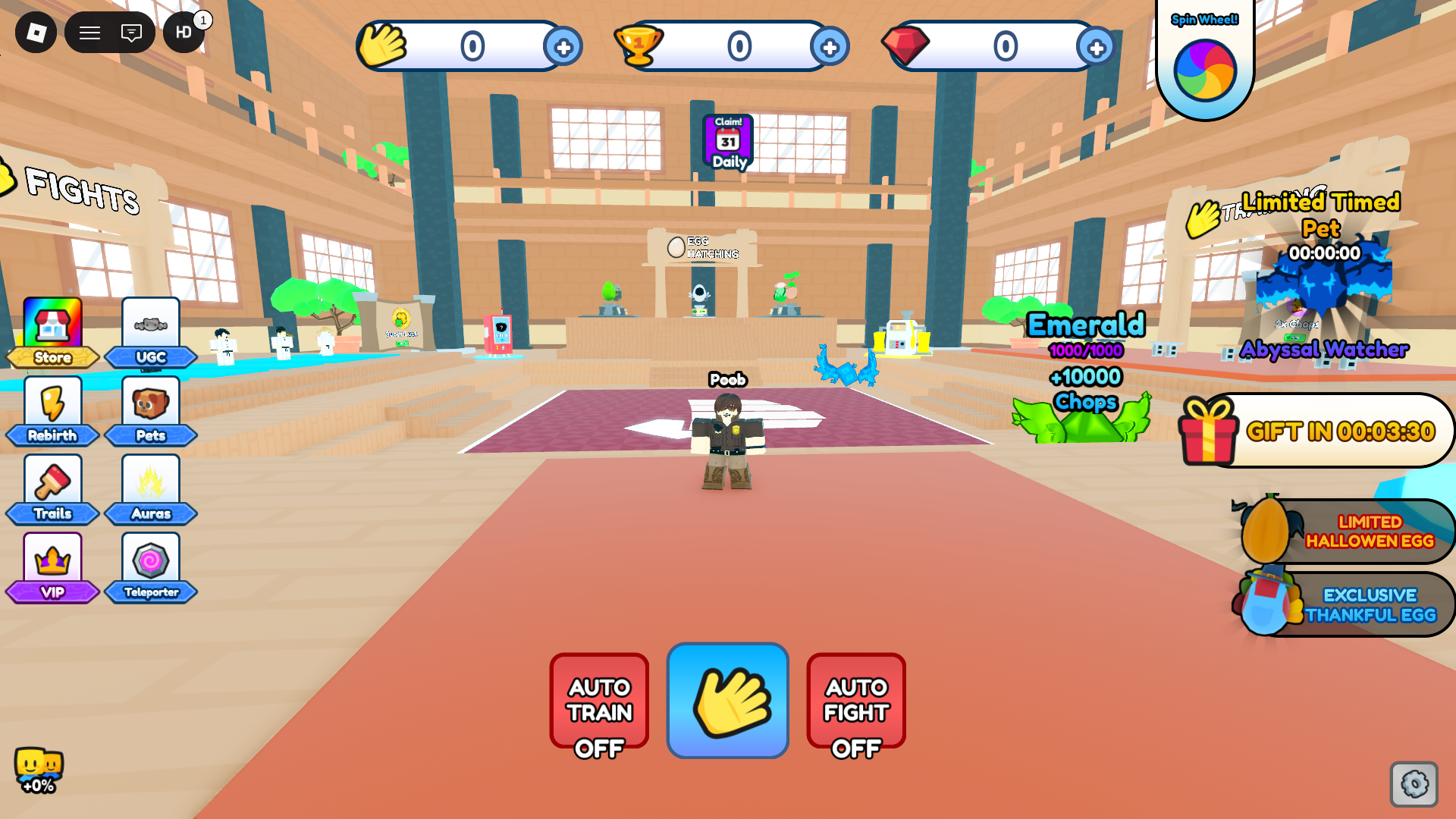Toggle Auto Train on
The height and width of the screenshot is (819, 1456).
point(598,701)
